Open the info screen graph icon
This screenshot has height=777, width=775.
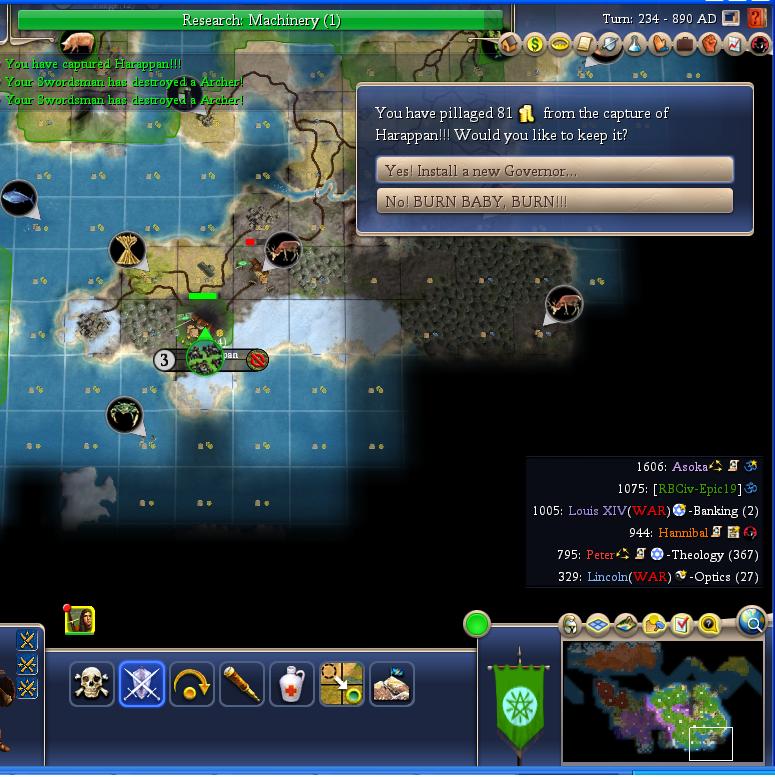pyautogui.click(x=735, y=44)
